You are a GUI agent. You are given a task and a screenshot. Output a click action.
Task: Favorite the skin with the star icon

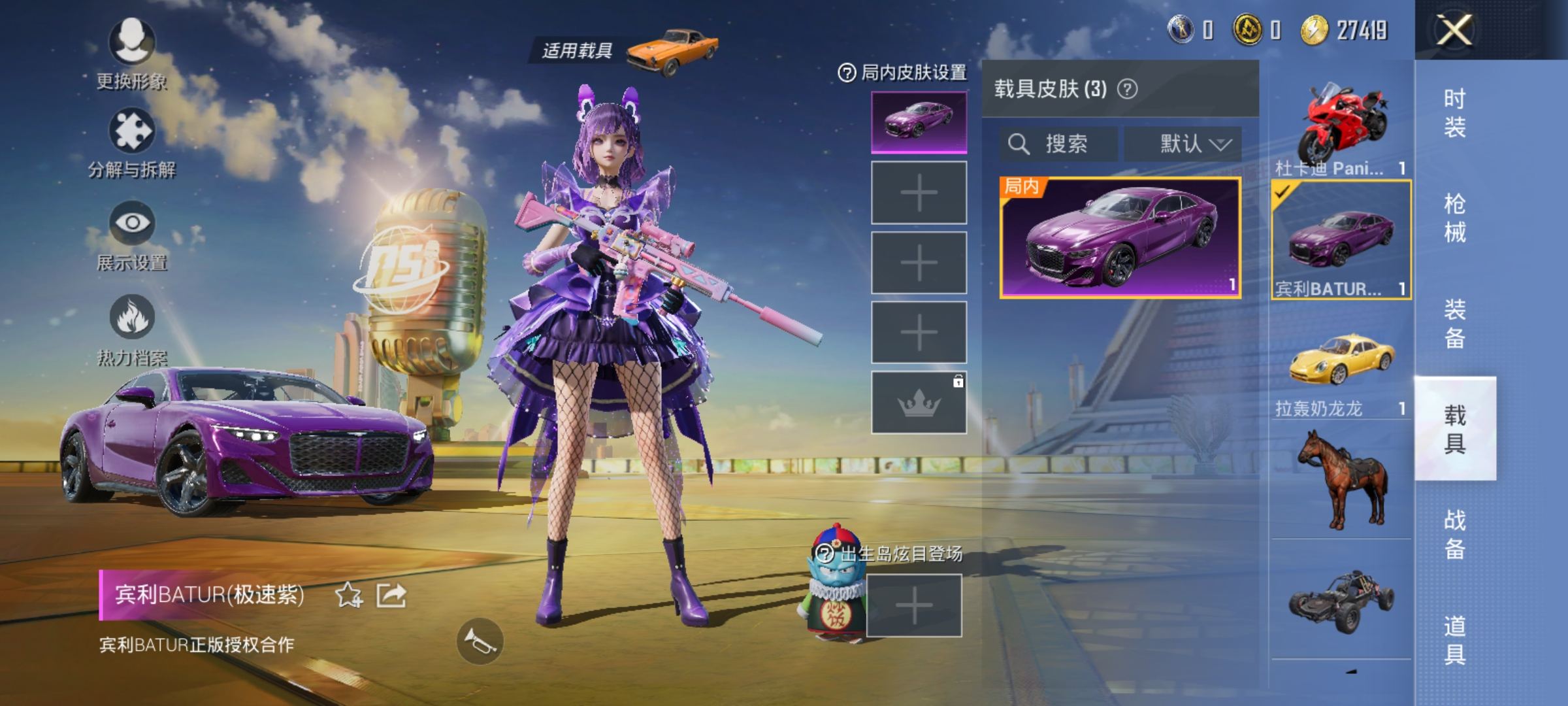(348, 595)
